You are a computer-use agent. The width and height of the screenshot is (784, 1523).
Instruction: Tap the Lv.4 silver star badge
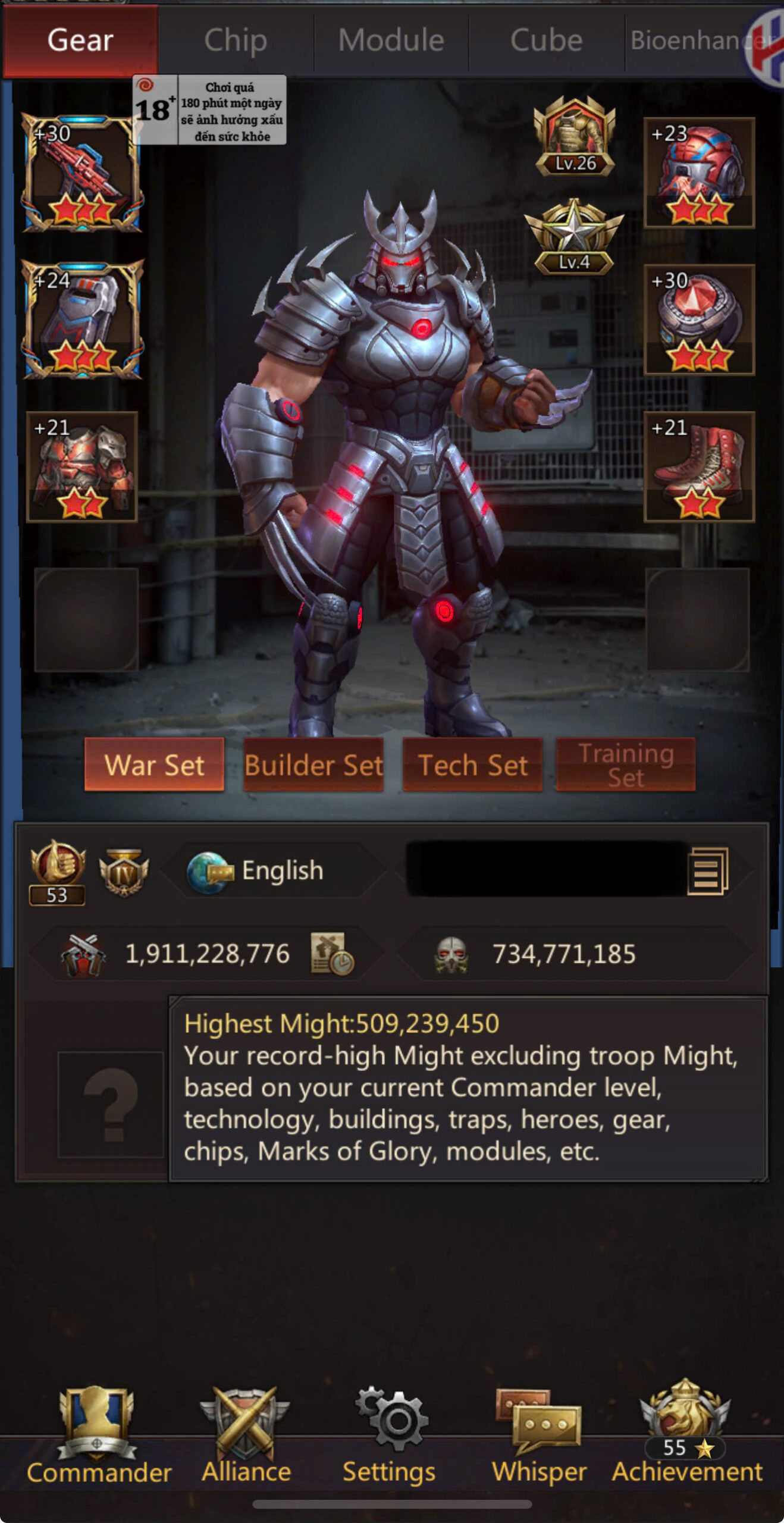tap(573, 237)
